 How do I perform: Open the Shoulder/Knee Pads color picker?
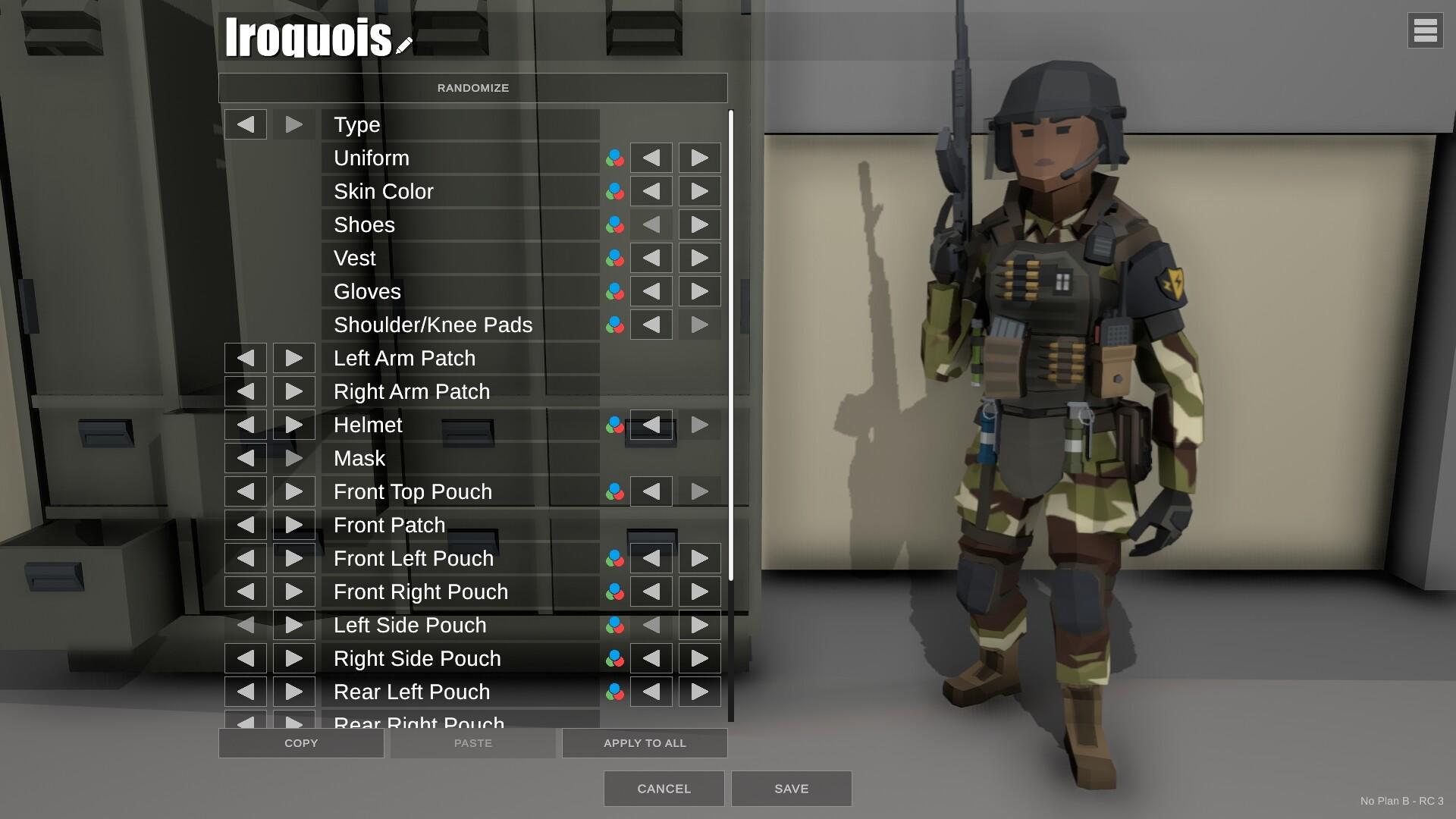615,325
